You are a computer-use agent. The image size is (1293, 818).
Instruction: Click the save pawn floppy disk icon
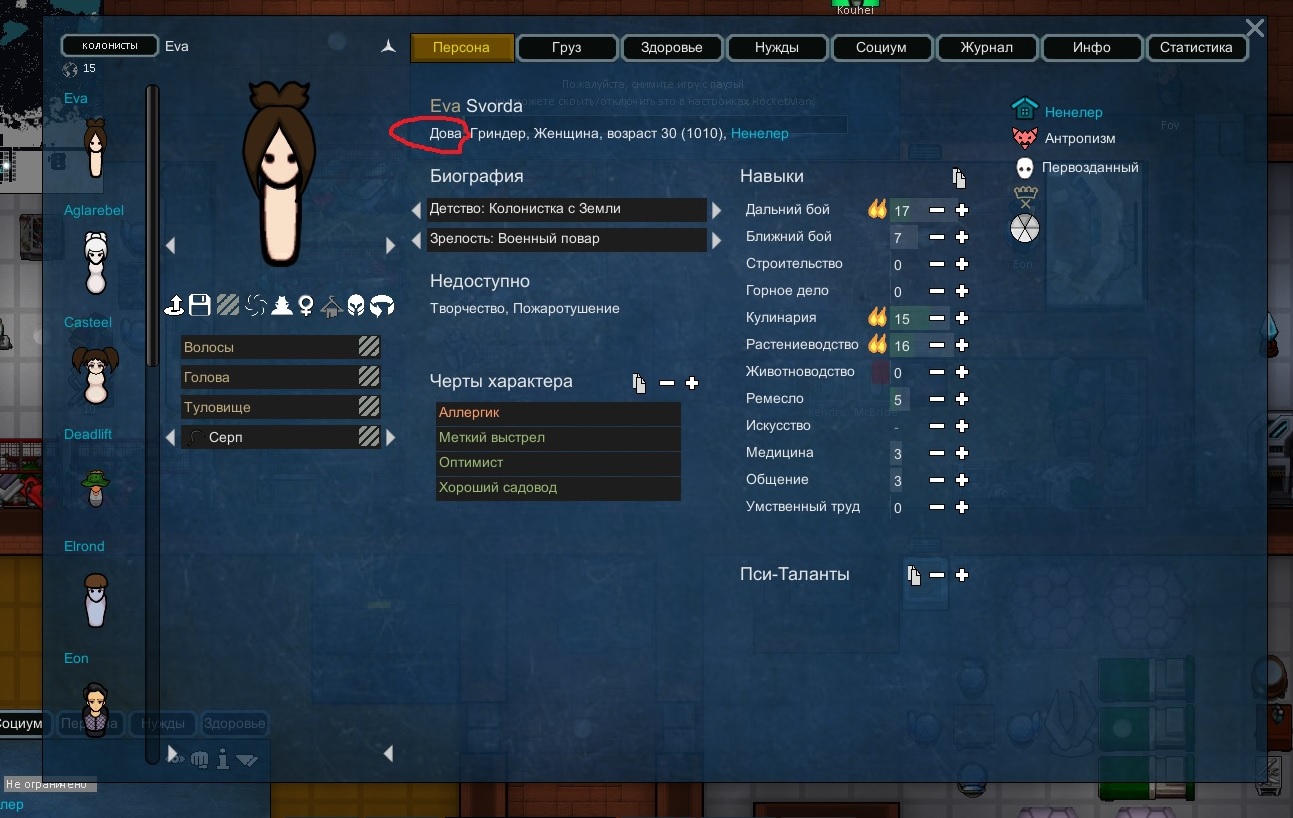(x=200, y=305)
